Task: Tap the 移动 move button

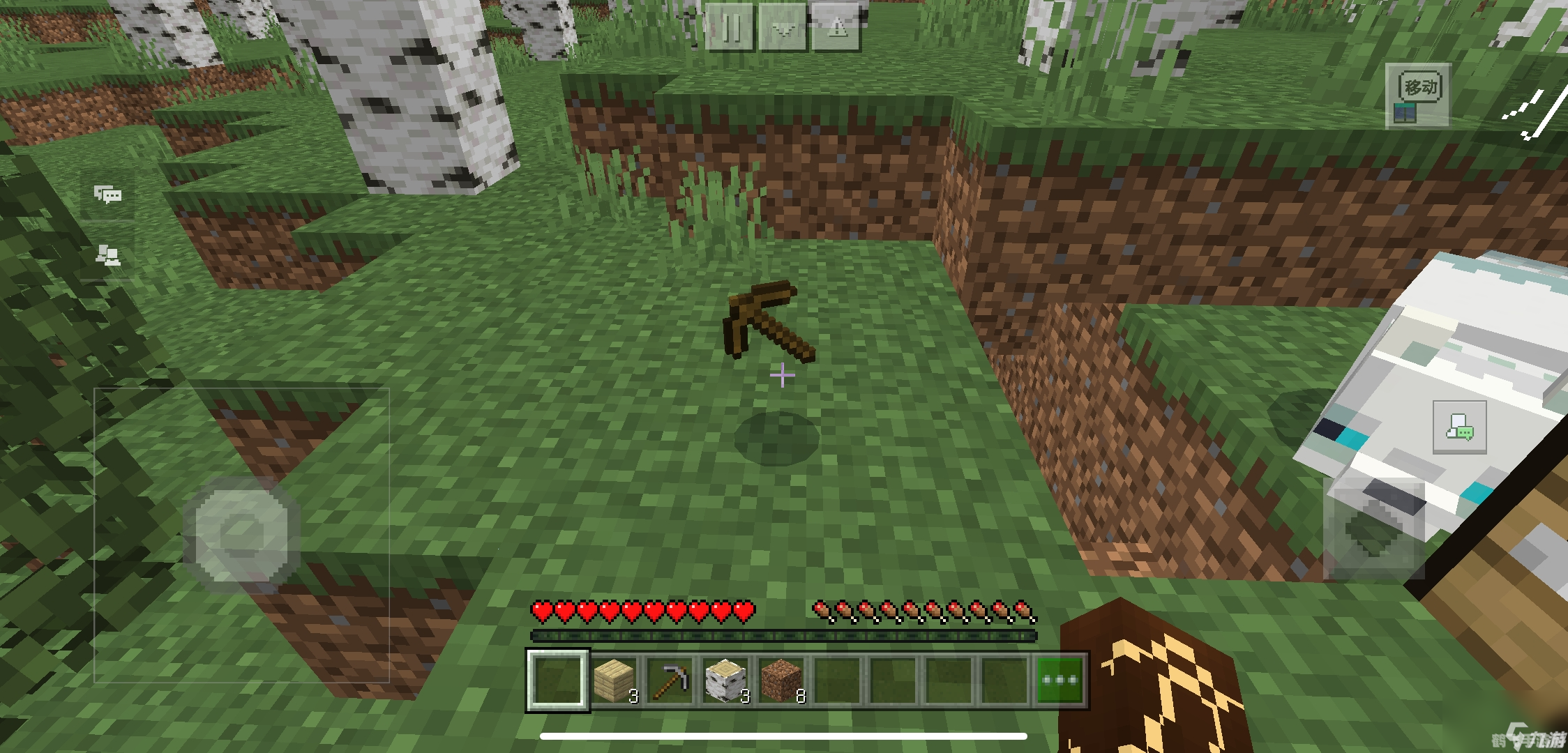Action: (x=1419, y=96)
